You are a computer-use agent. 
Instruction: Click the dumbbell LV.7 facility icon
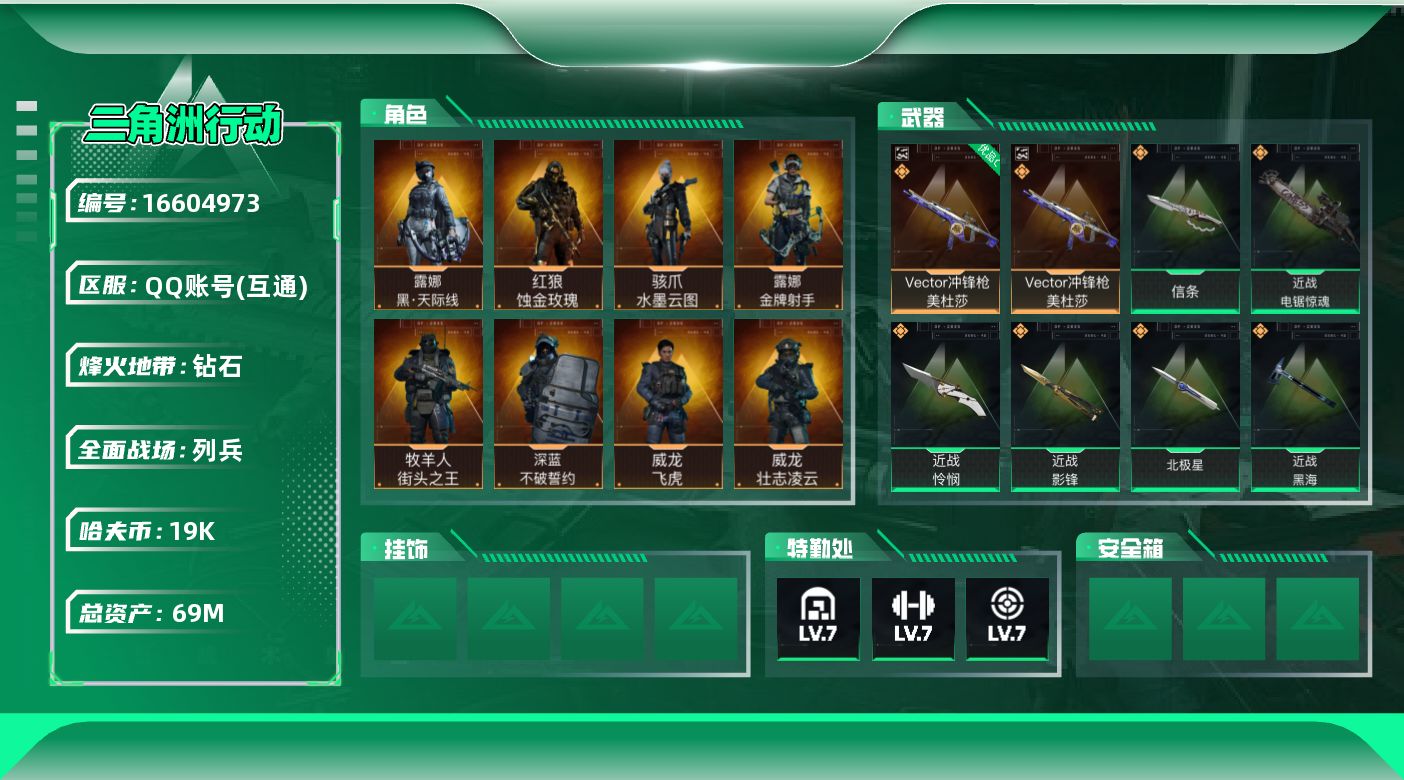pos(912,618)
